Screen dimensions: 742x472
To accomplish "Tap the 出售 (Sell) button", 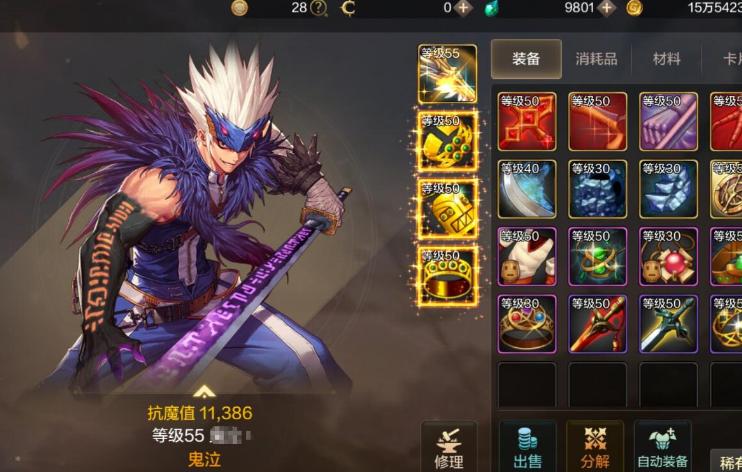I will pyautogui.click(x=527, y=446).
